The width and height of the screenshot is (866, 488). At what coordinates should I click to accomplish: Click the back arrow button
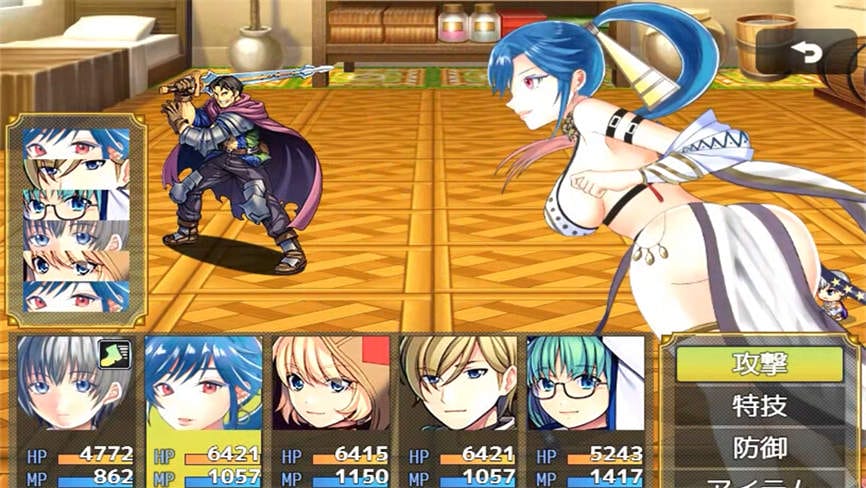click(x=800, y=53)
